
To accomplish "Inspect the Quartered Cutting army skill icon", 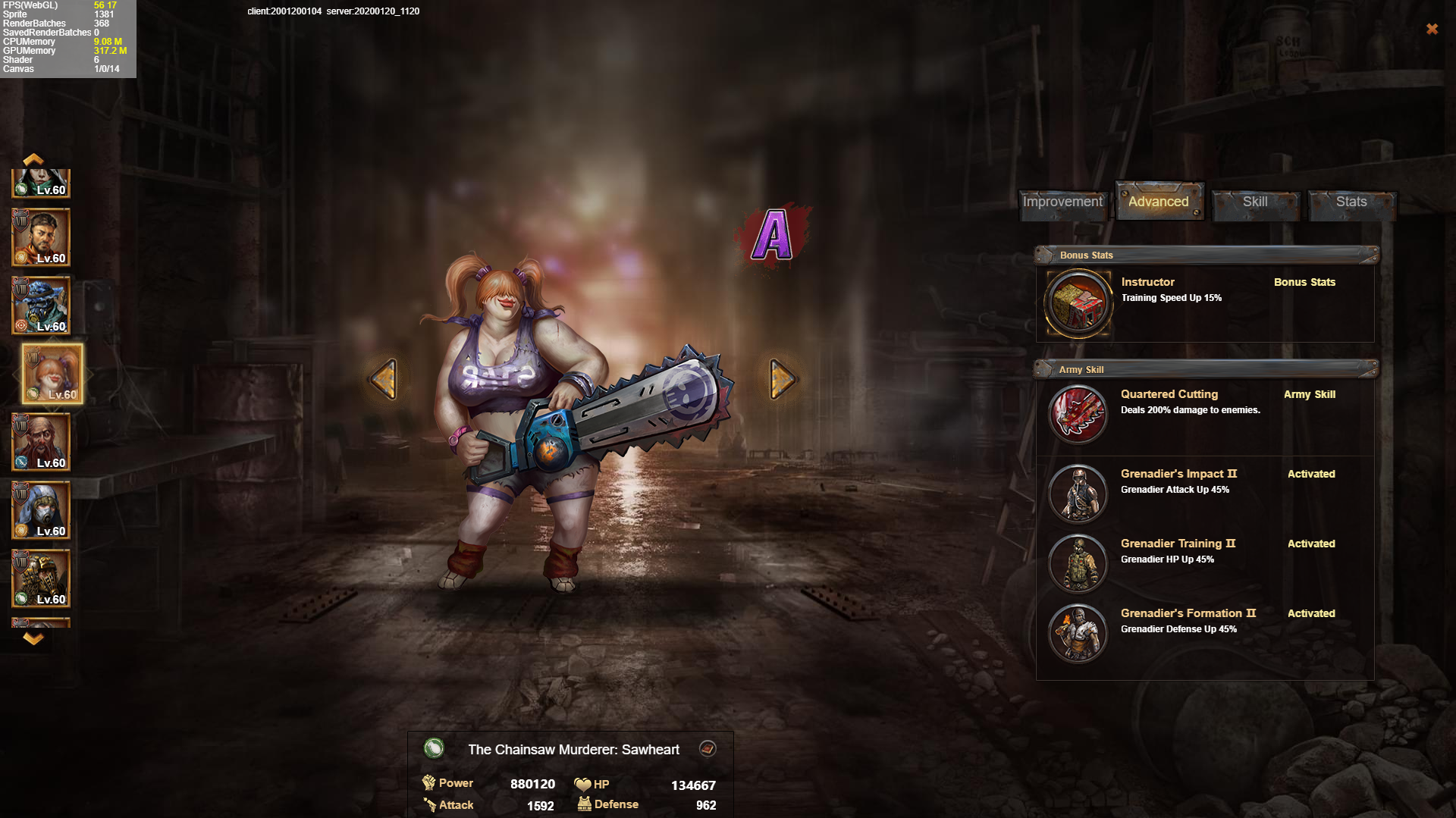I will pyautogui.click(x=1078, y=414).
